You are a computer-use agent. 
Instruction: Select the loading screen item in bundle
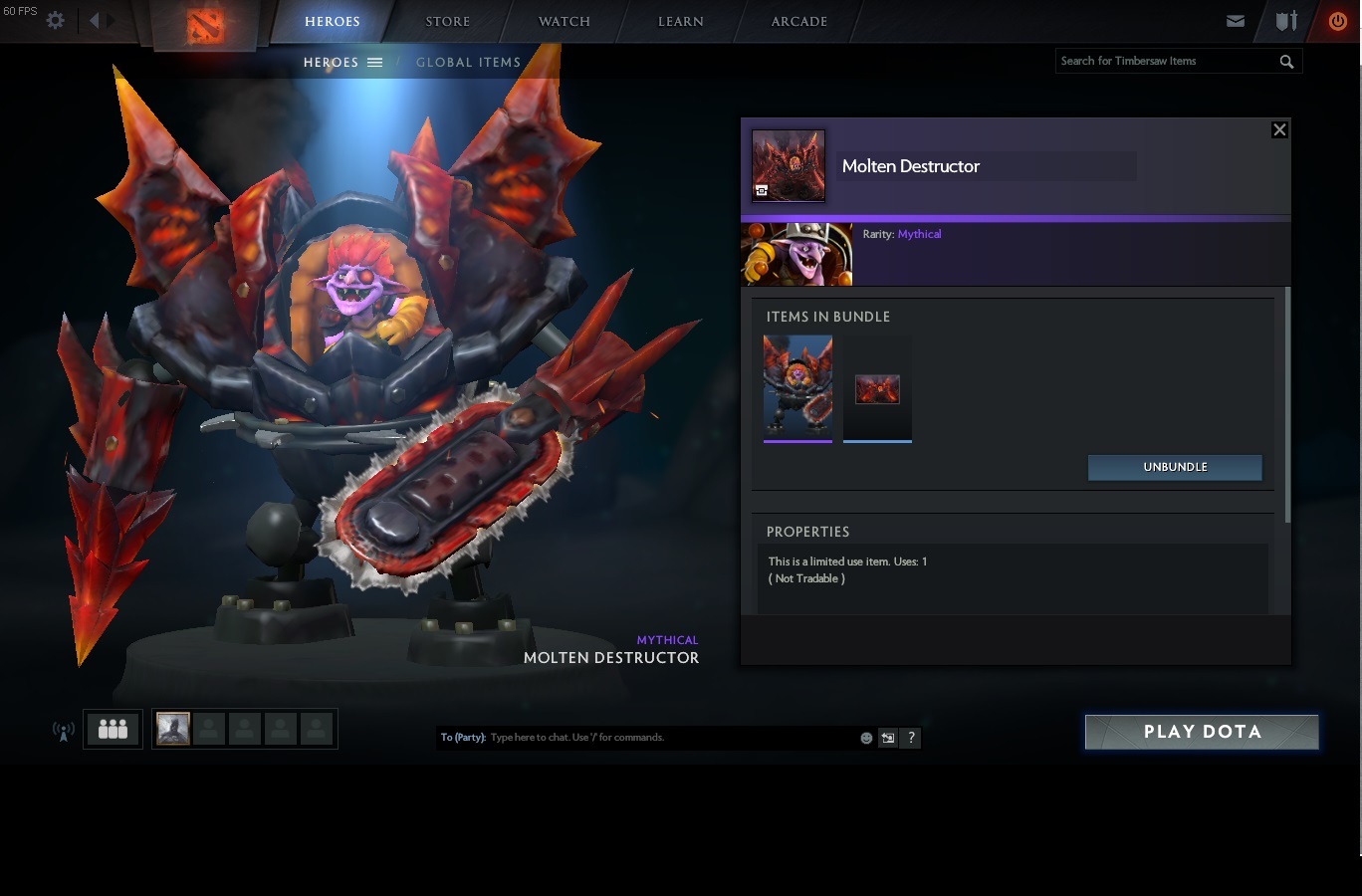coord(877,388)
